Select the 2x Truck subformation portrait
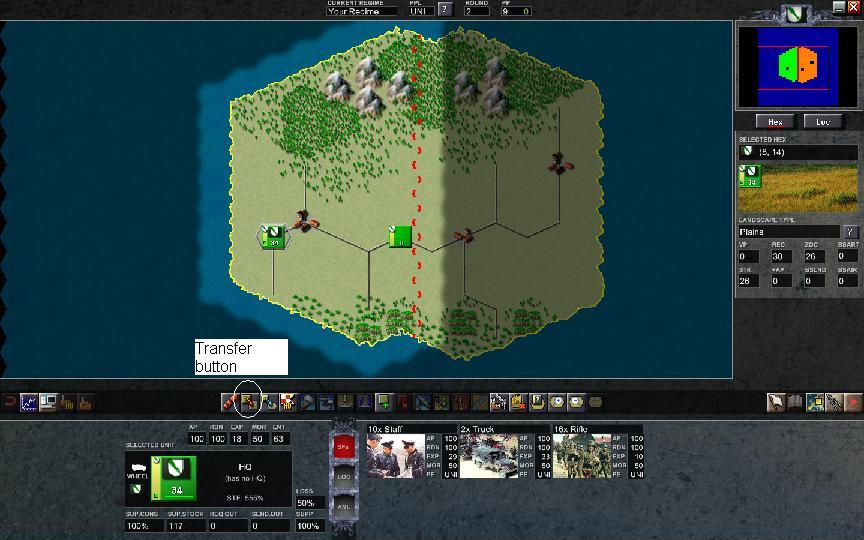Image resolution: width=864 pixels, height=540 pixels. [x=490, y=454]
